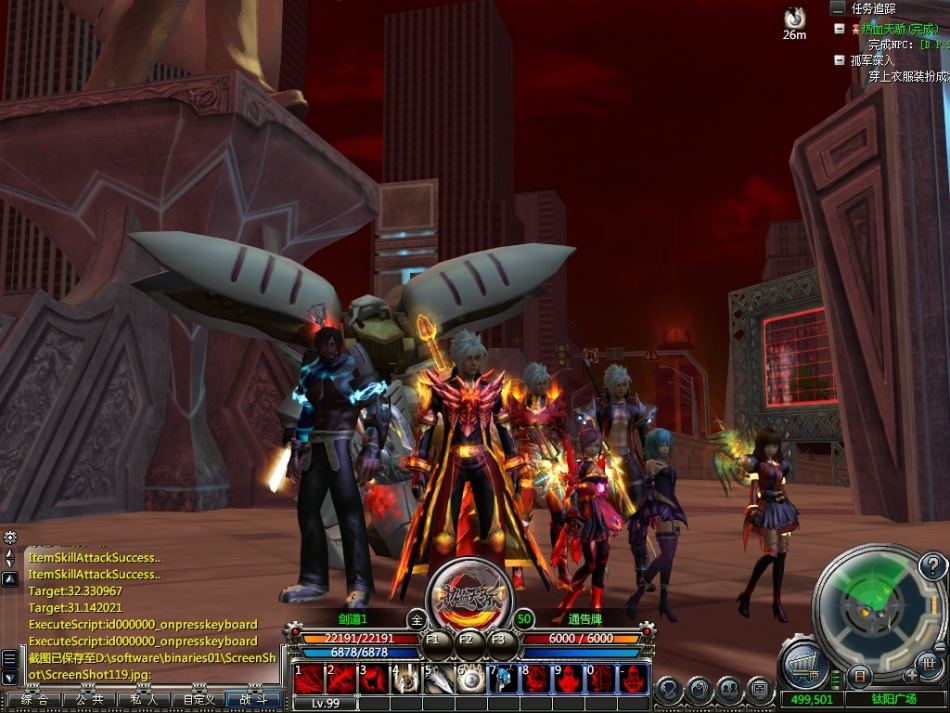Switch to the F2 hotbar page
Image resolution: width=950 pixels, height=713 pixels.
[x=465, y=641]
